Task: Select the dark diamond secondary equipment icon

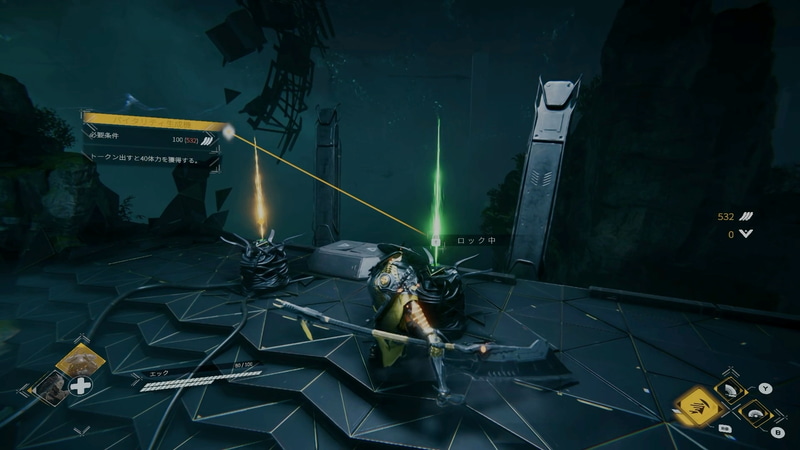Action: [x=48, y=386]
